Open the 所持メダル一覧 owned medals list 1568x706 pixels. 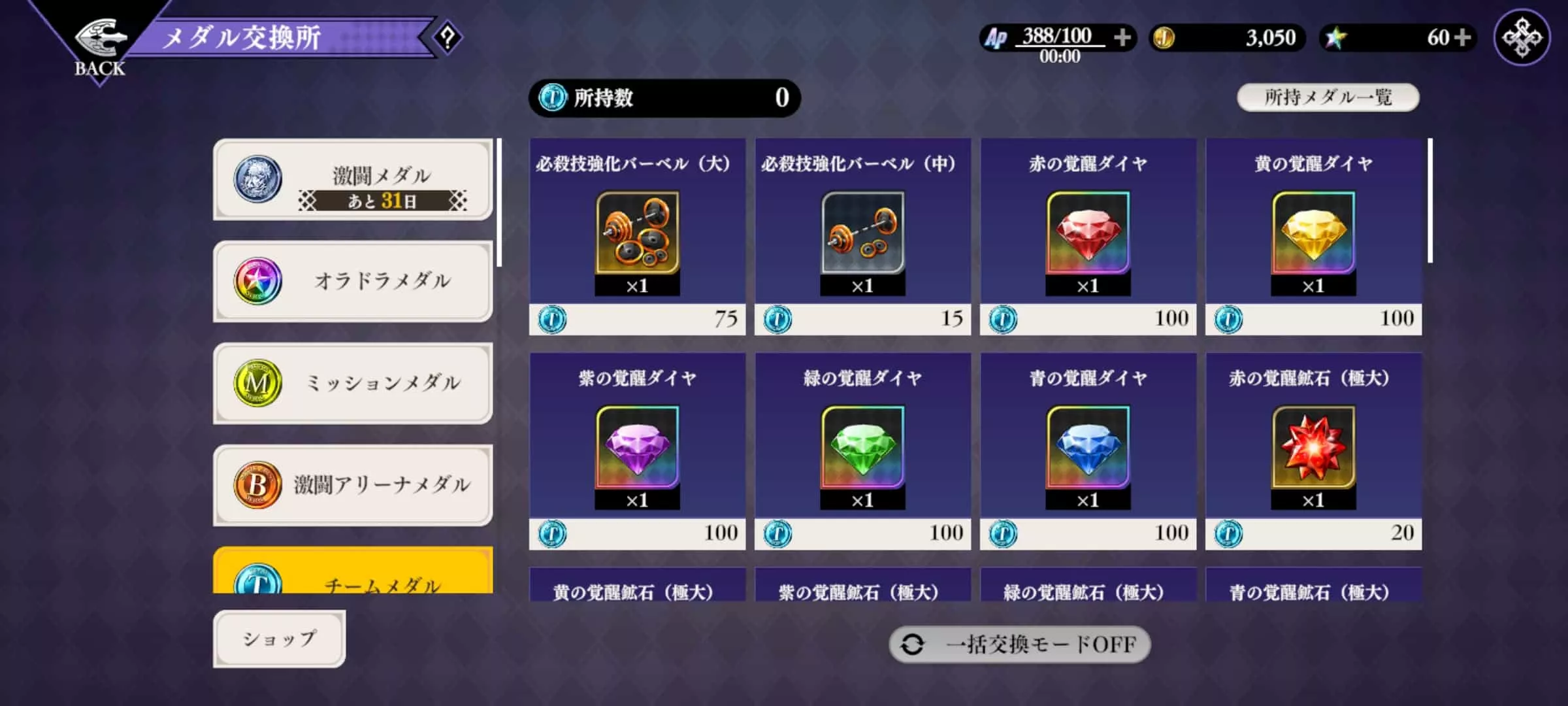tap(1327, 97)
